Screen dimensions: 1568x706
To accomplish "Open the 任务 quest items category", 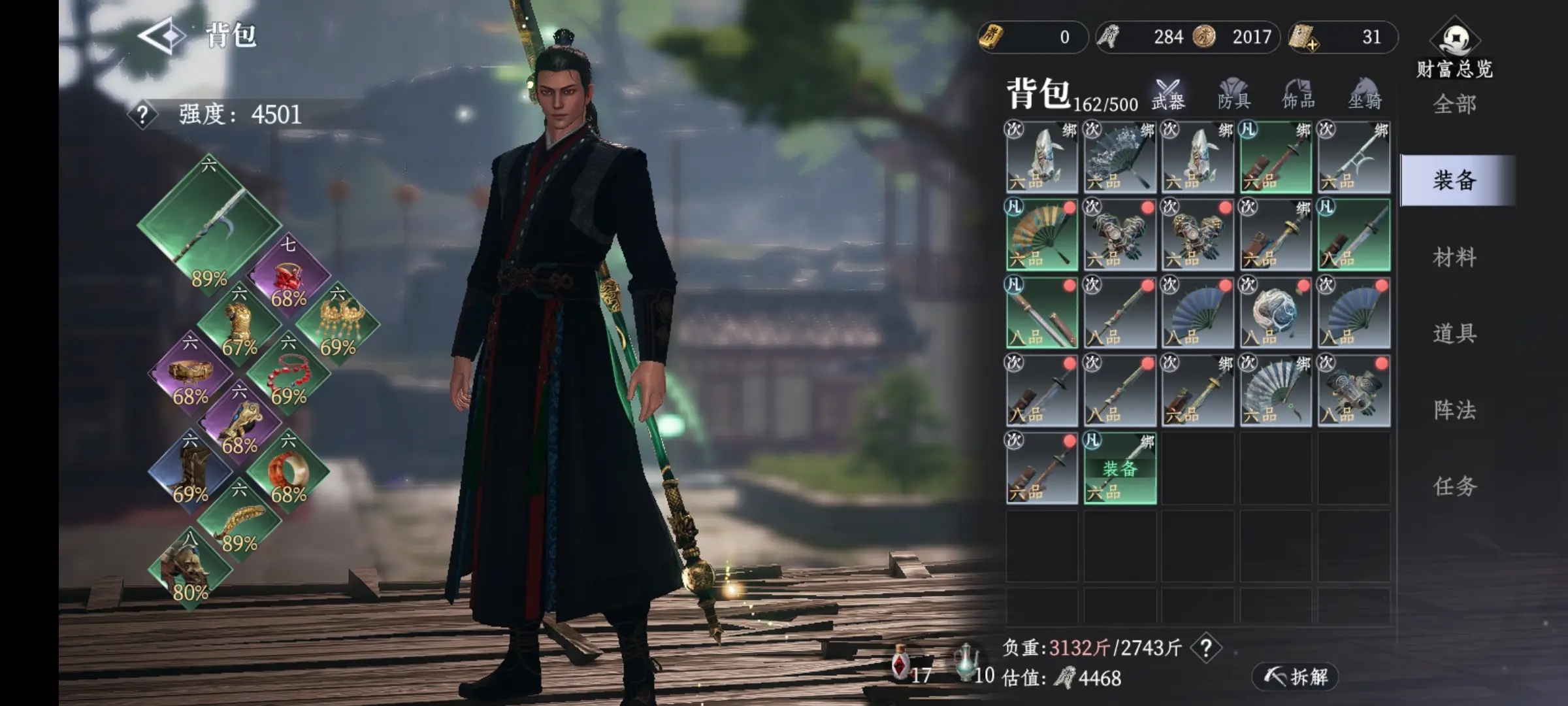I will [x=1454, y=486].
